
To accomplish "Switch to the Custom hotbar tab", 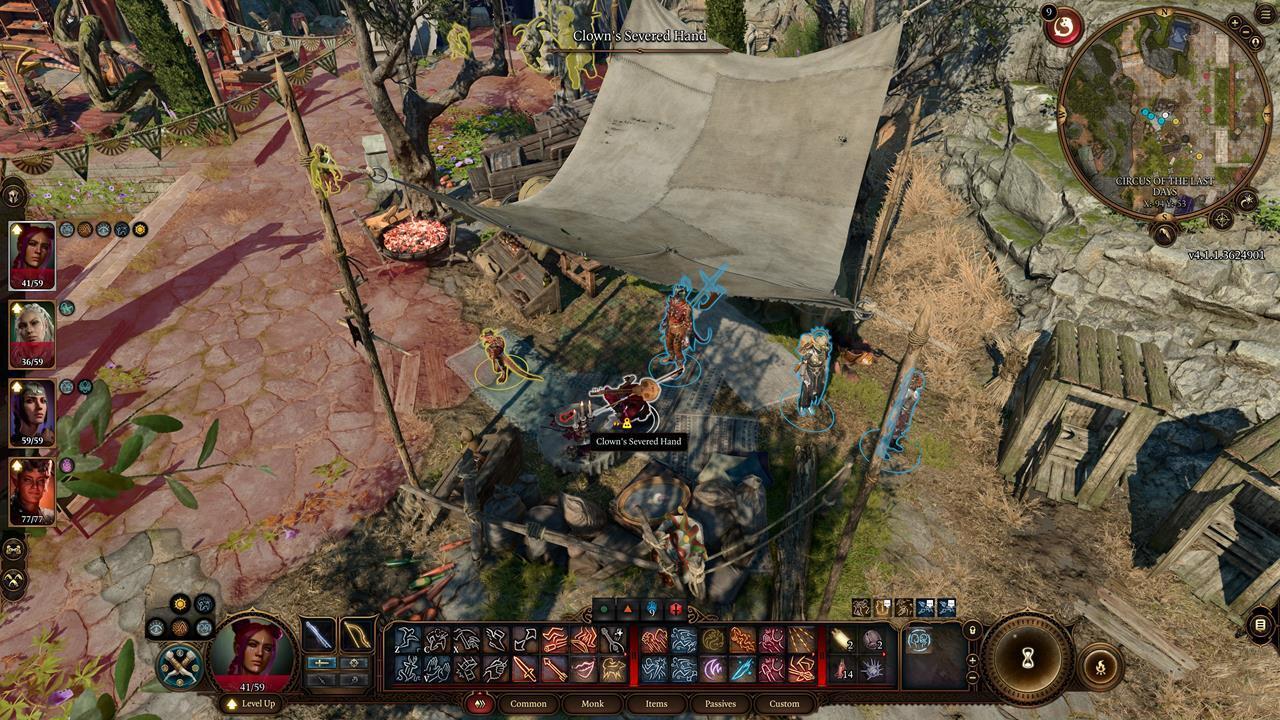I will pyautogui.click(x=784, y=704).
